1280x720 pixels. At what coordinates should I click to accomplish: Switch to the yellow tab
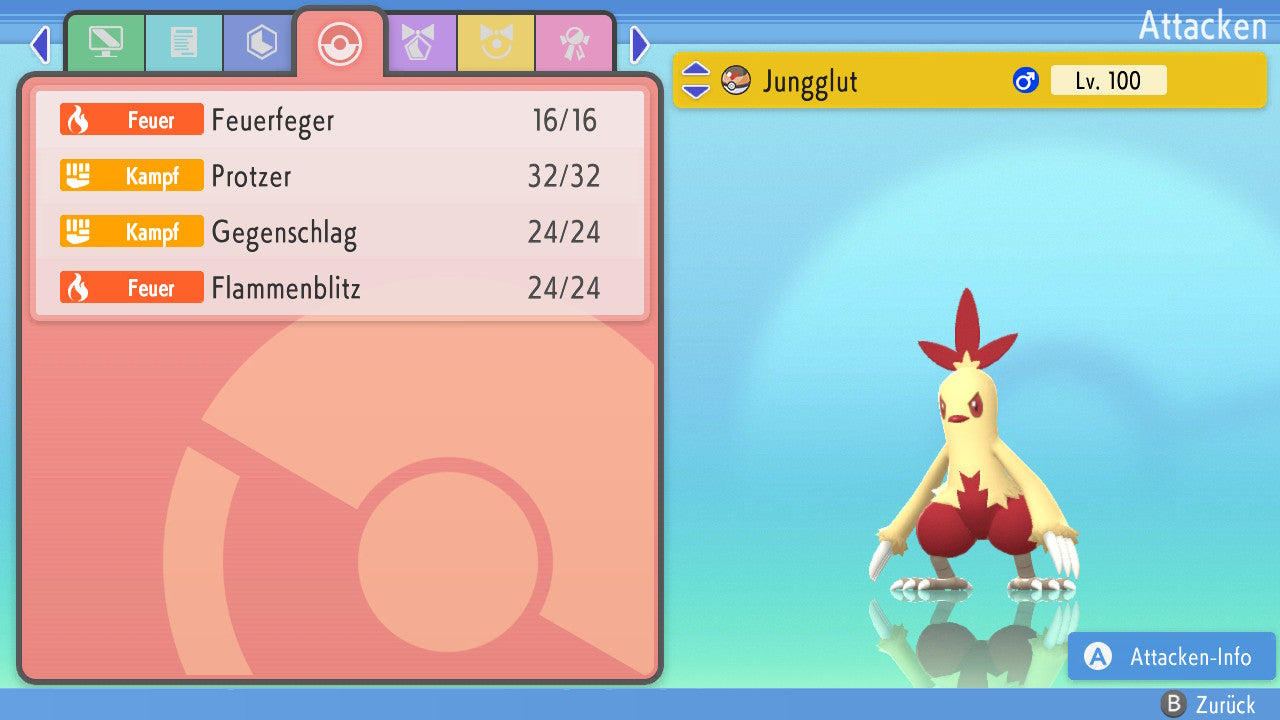coord(496,43)
